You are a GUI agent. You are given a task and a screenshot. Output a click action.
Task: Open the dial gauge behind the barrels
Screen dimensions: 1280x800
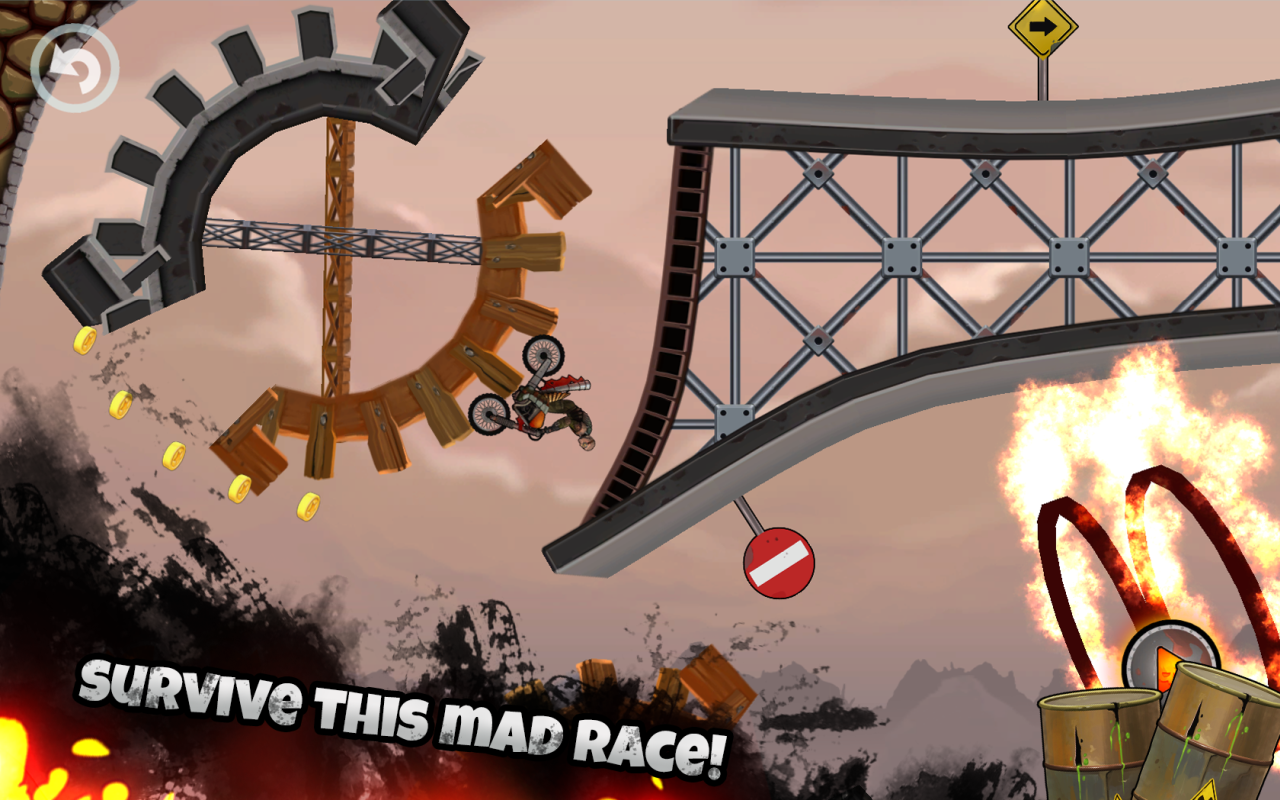coord(1168,655)
